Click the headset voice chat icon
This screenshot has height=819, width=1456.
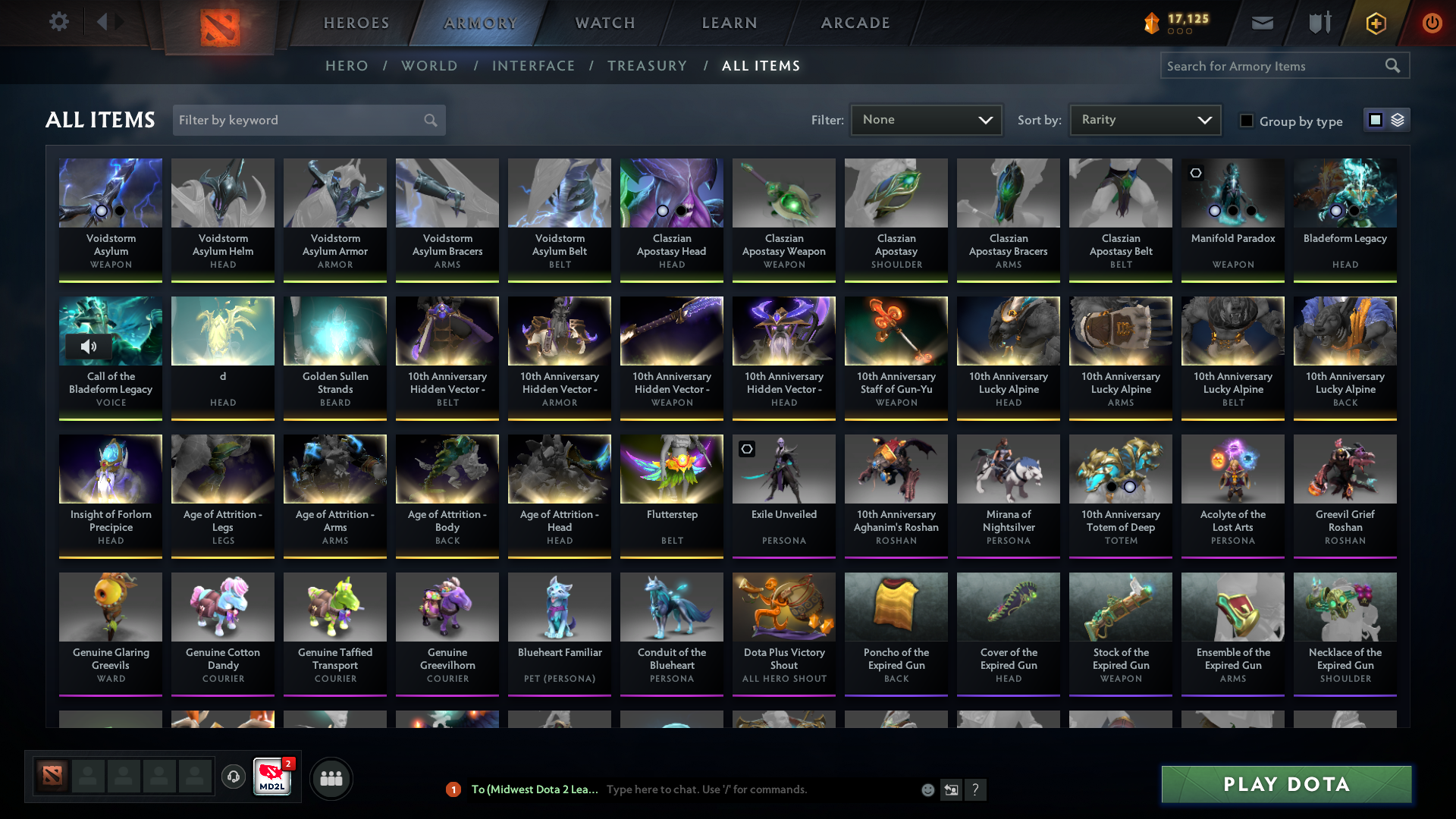[x=233, y=778]
